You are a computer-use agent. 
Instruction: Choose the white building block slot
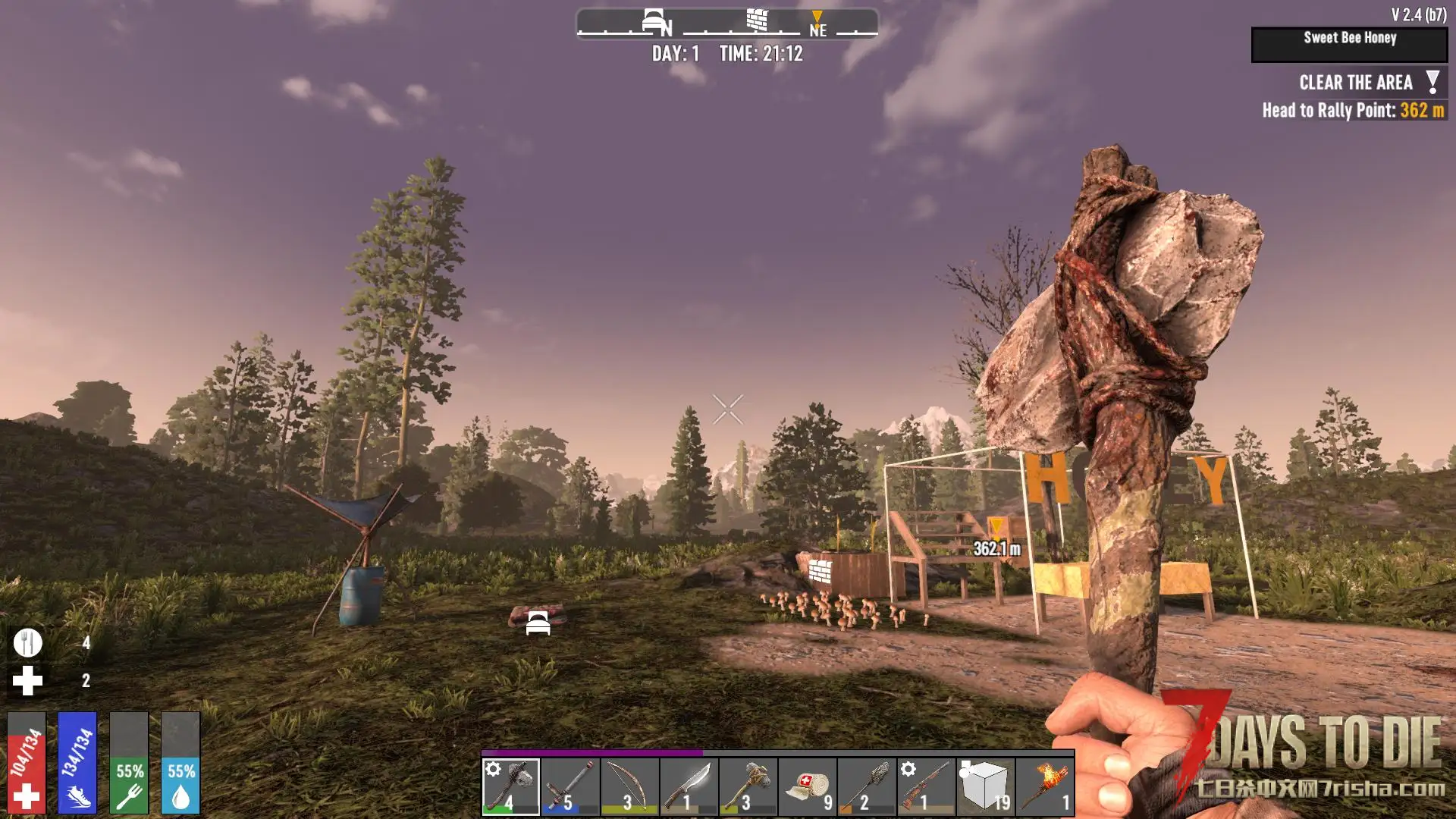pos(985,786)
